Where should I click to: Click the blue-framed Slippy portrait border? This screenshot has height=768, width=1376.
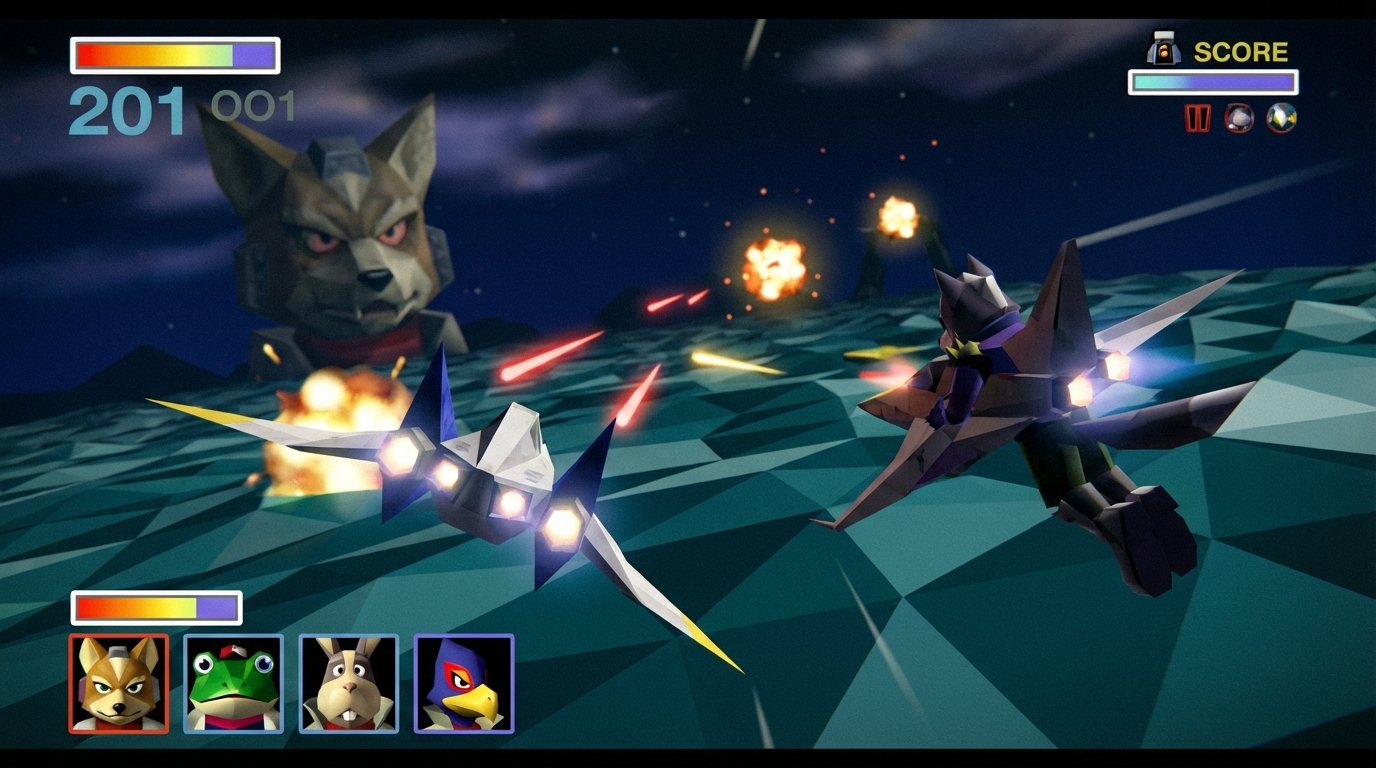[x=232, y=637]
